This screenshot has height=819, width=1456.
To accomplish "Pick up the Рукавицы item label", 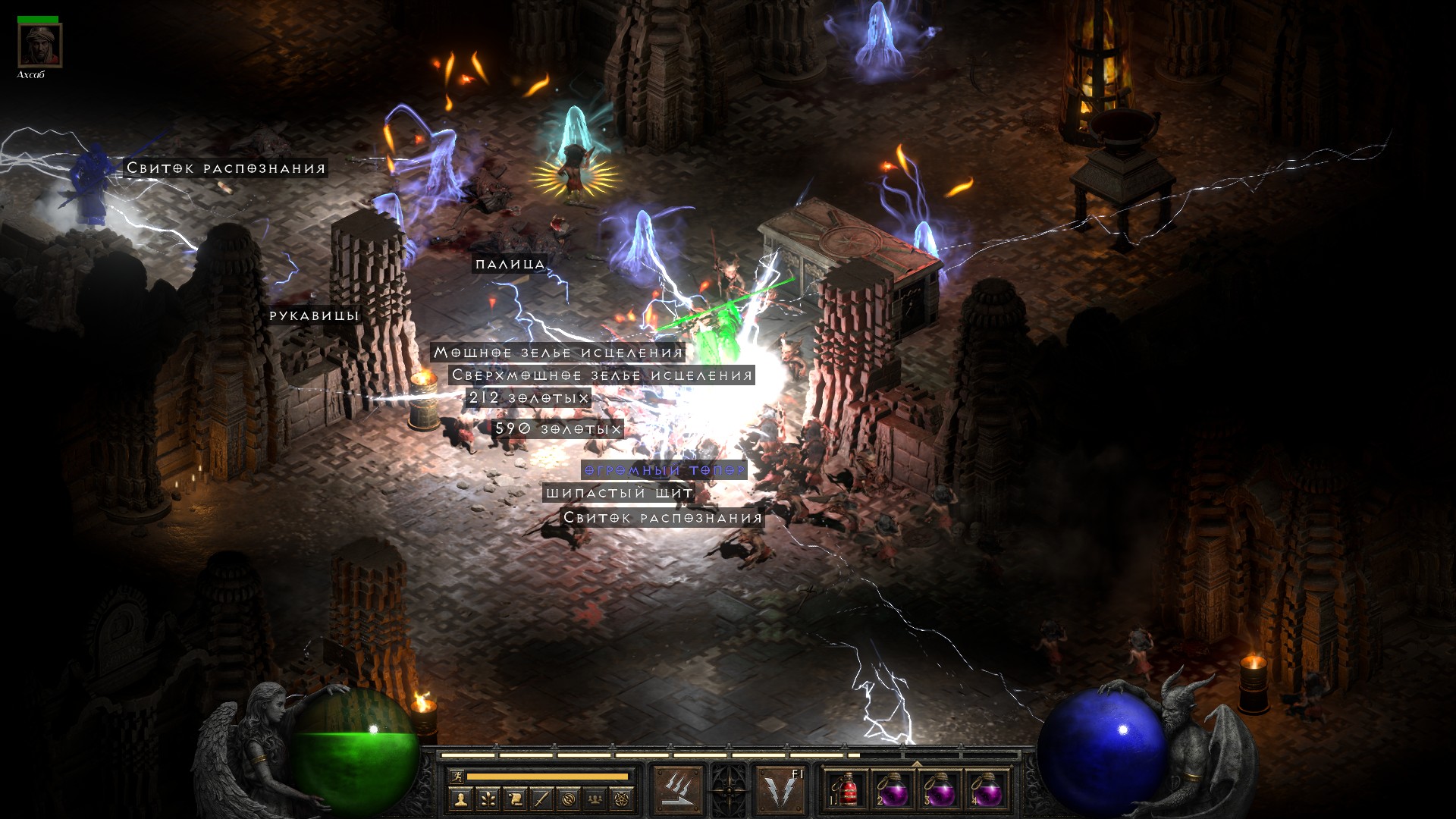I will [x=313, y=315].
